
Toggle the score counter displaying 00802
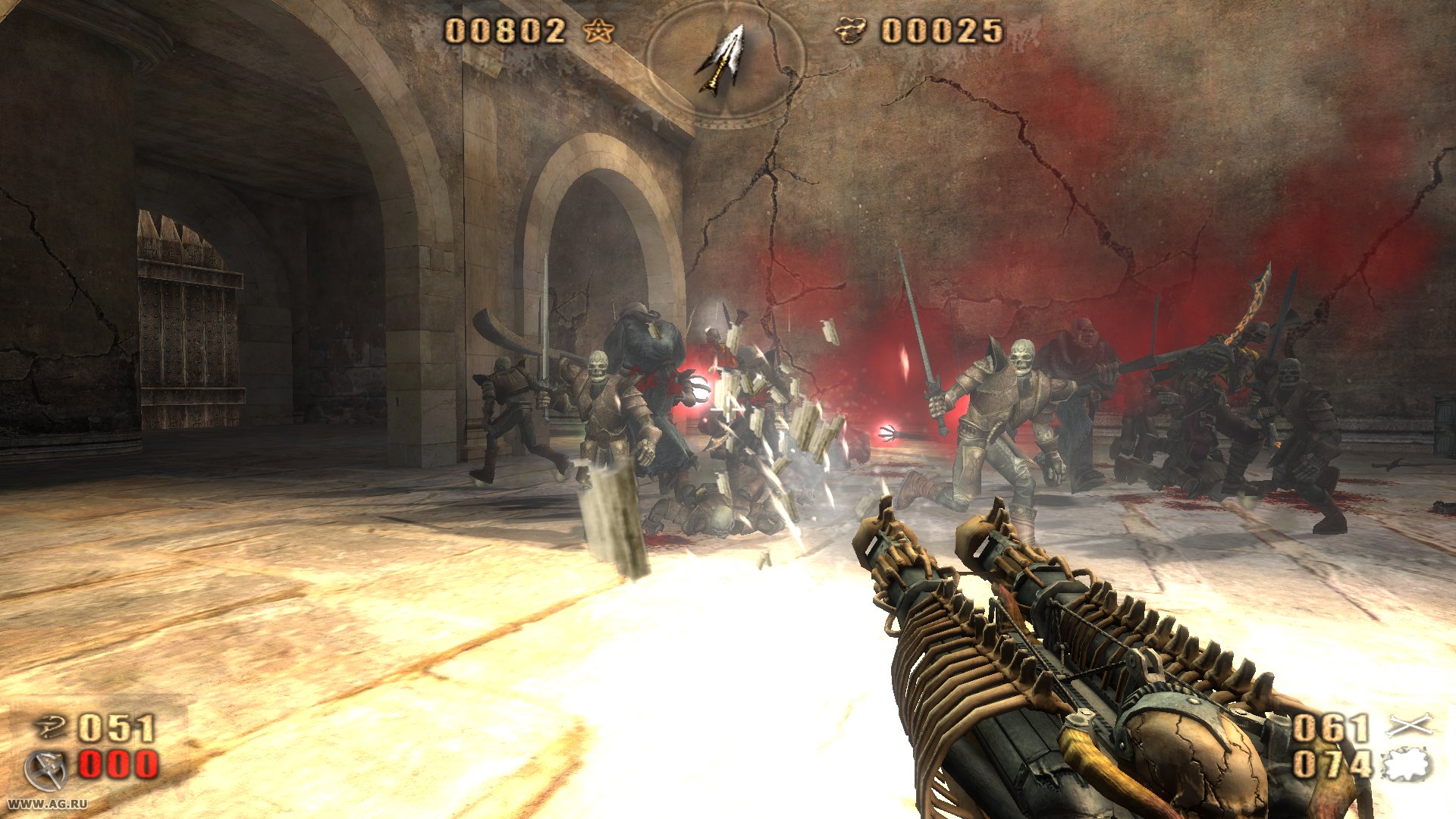point(504,32)
